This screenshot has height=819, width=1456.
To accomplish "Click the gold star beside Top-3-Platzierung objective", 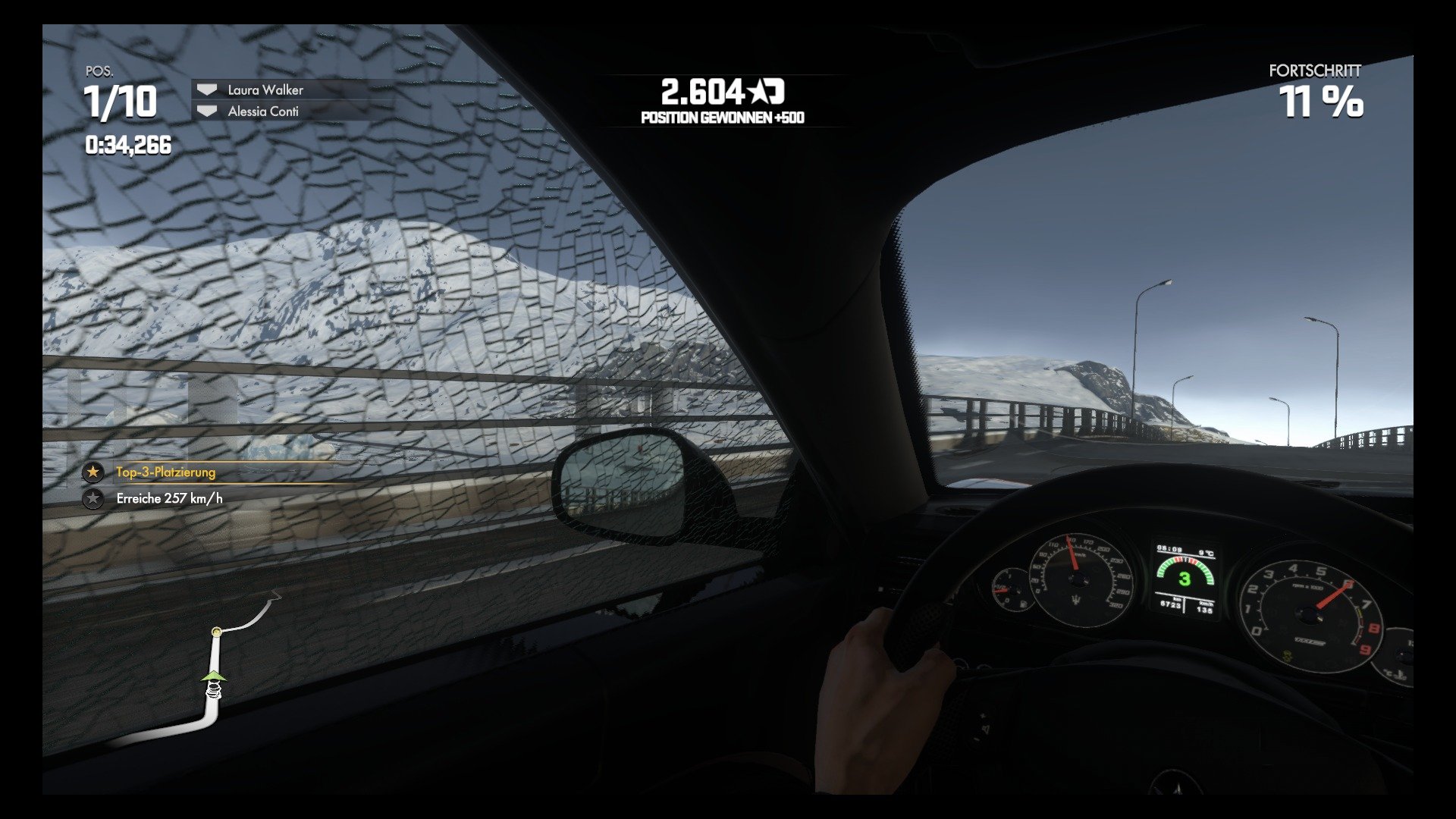I will click(x=93, y=472).
